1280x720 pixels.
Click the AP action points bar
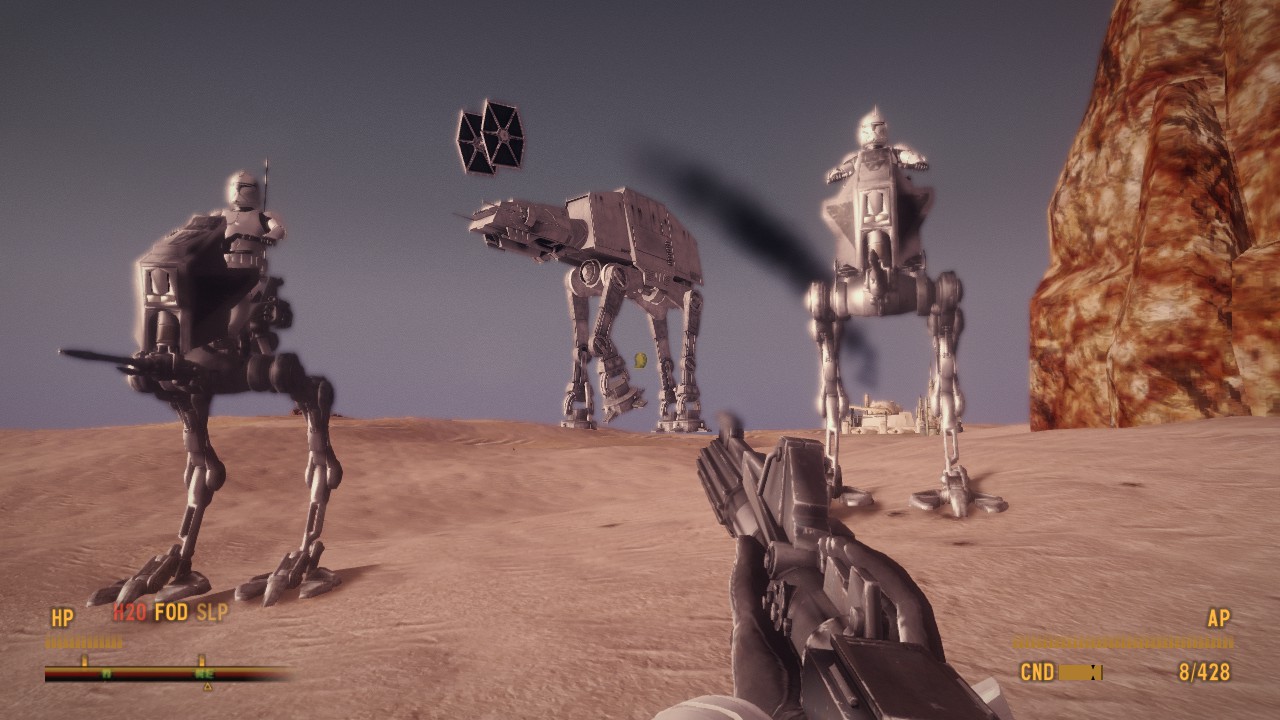[x=1122, y=640]
